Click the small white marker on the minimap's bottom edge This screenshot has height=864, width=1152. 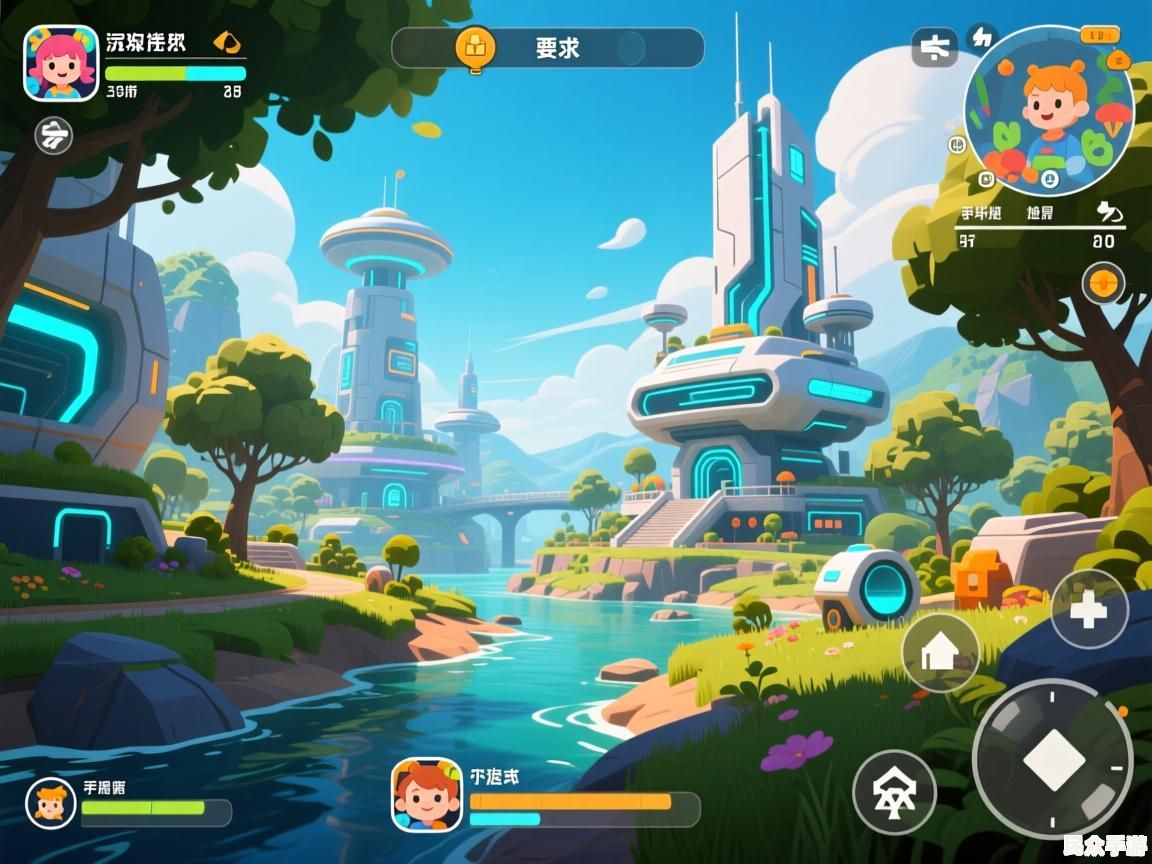point(1049,180)
